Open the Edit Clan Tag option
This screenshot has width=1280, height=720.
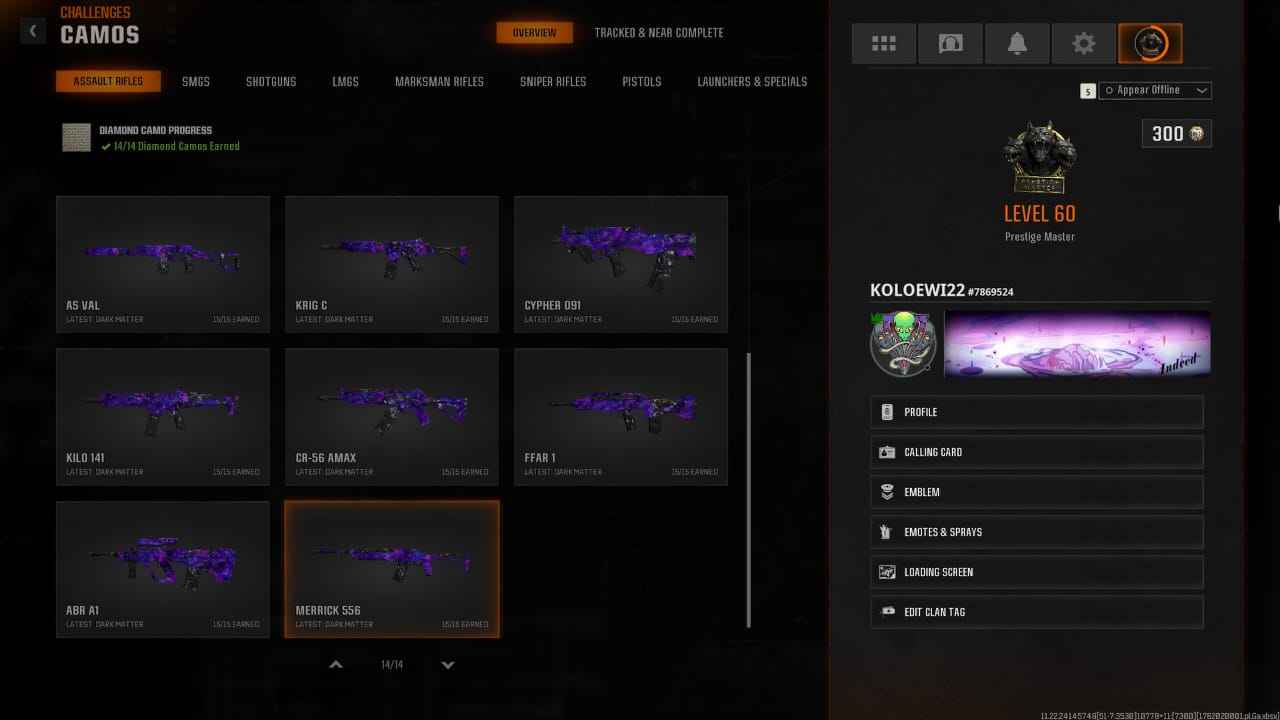point(1036,611)
